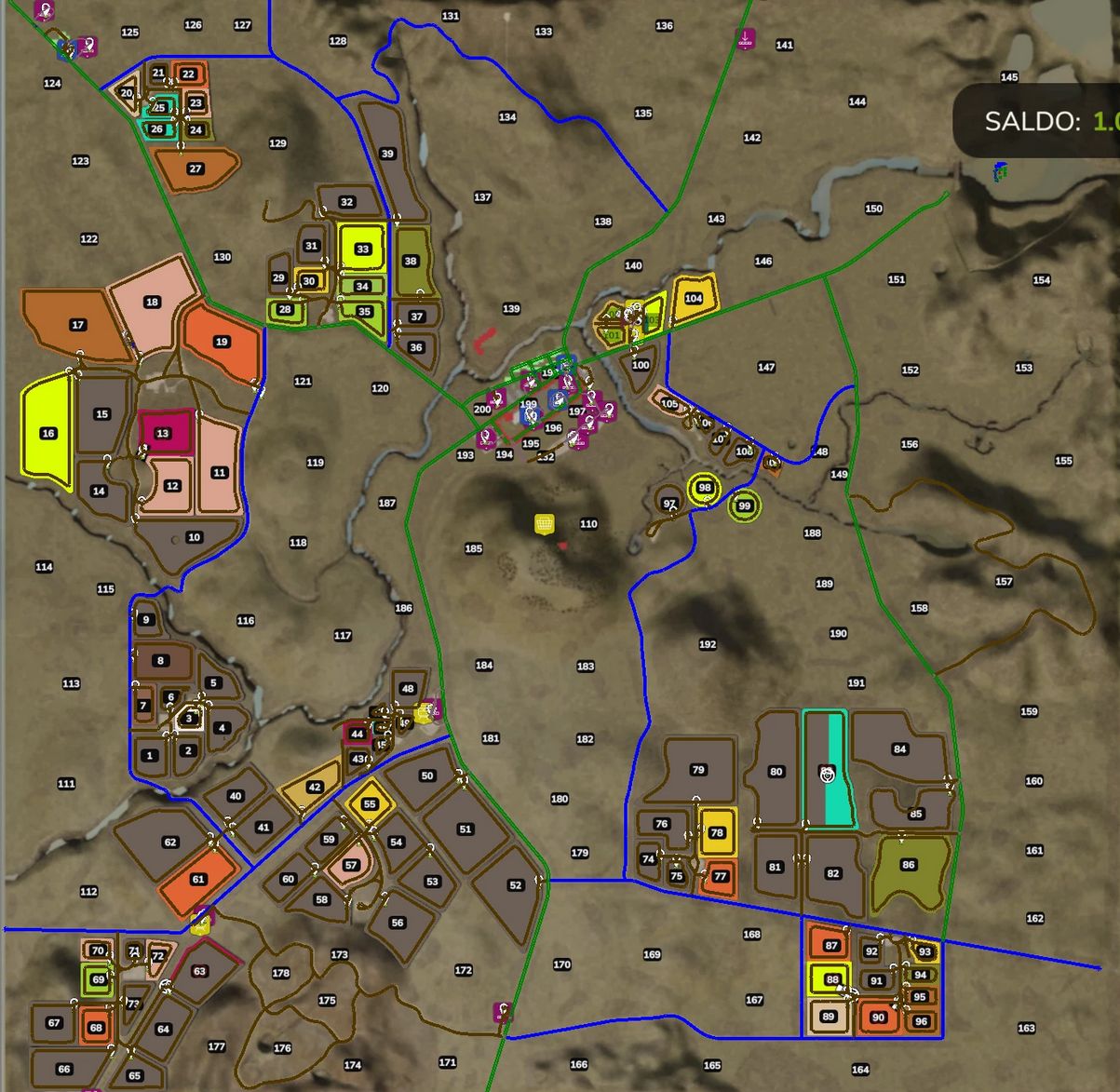Select field 52 marker
Screen dimensions: 1120x1092
(x=516, y=885)
